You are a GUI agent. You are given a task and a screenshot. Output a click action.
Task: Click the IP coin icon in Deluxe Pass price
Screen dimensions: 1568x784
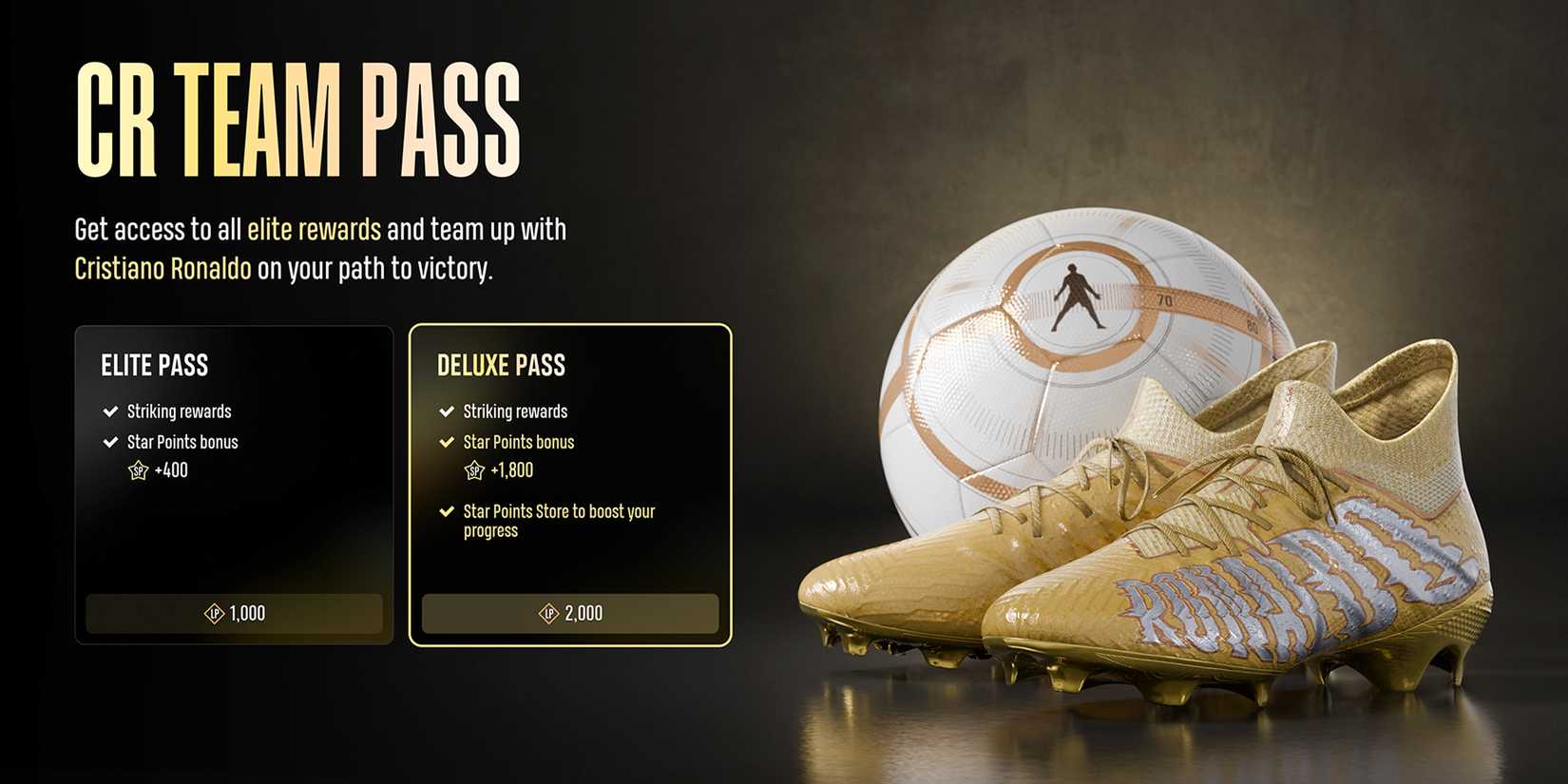[x=548, y=613]
